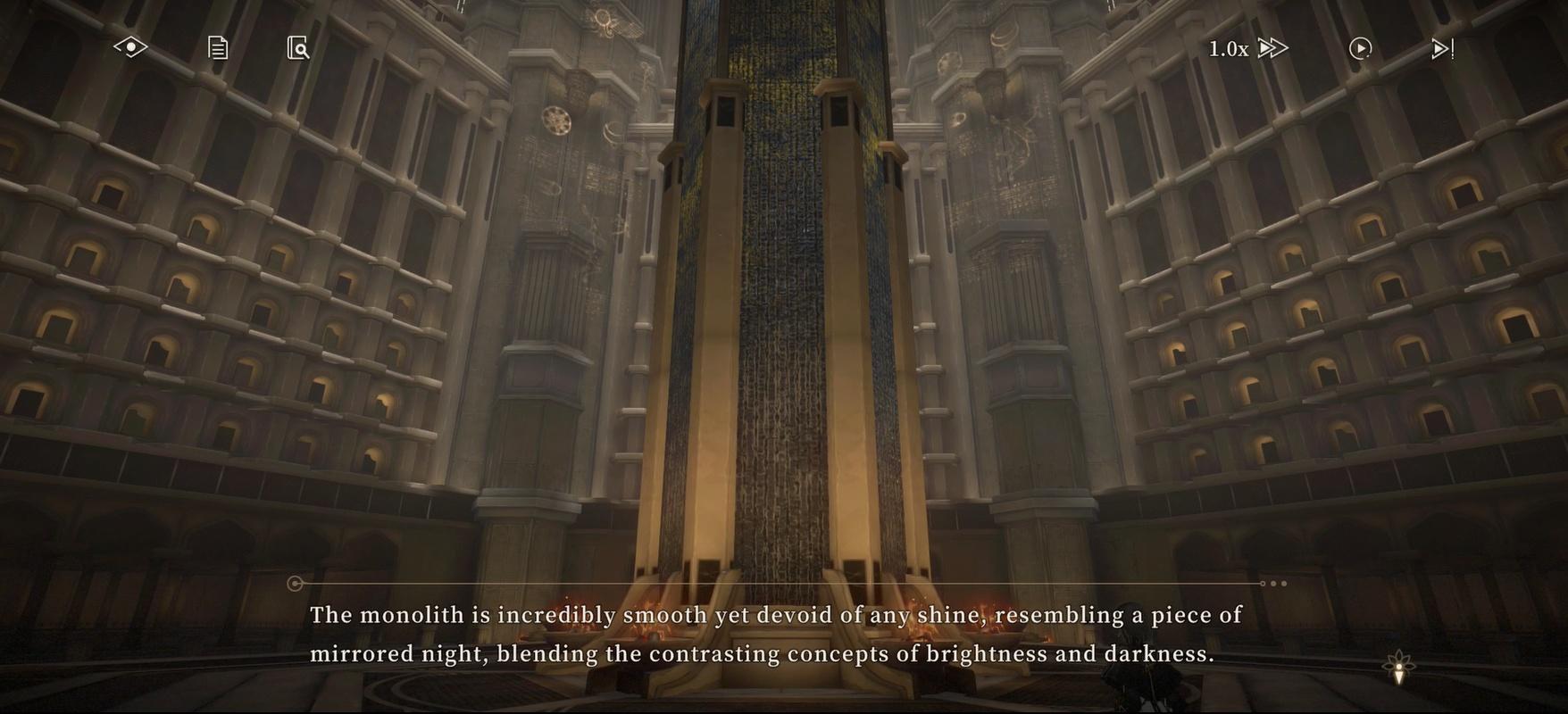
Task: Enable fast-forward with the double-arrow icon
Action: pos(1272,48)
